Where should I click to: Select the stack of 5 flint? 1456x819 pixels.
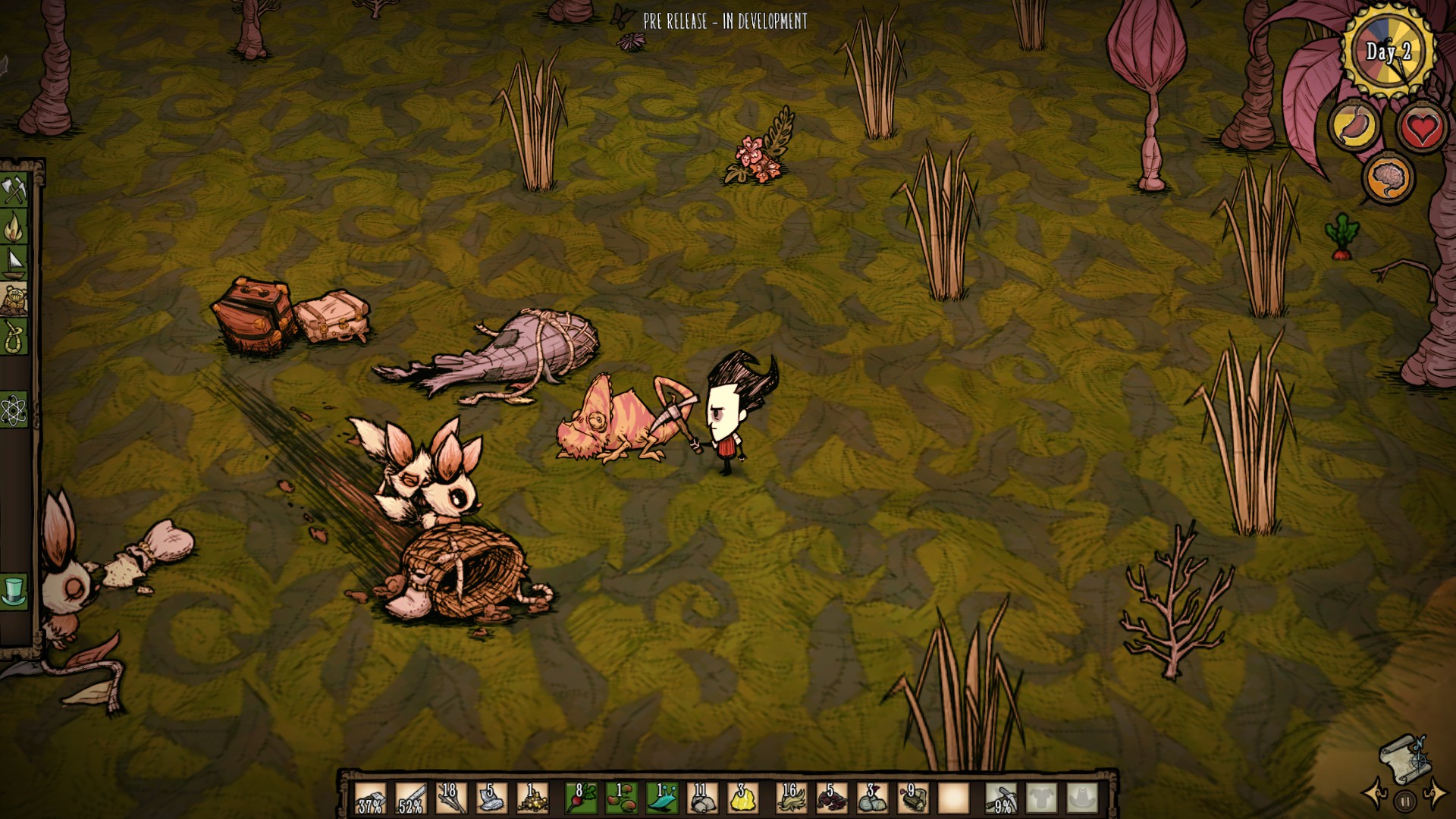(x=489, y=798)
